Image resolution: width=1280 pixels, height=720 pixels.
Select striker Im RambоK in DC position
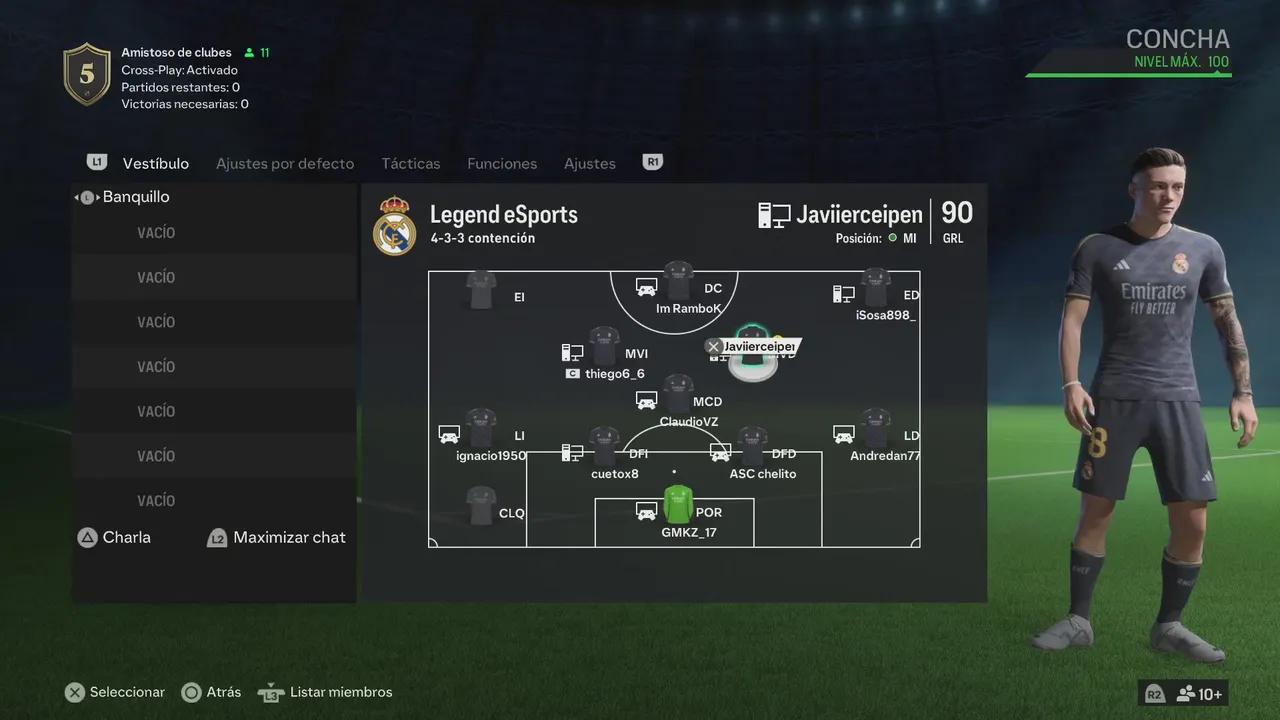pyautogui.click(x=679, y=285)
